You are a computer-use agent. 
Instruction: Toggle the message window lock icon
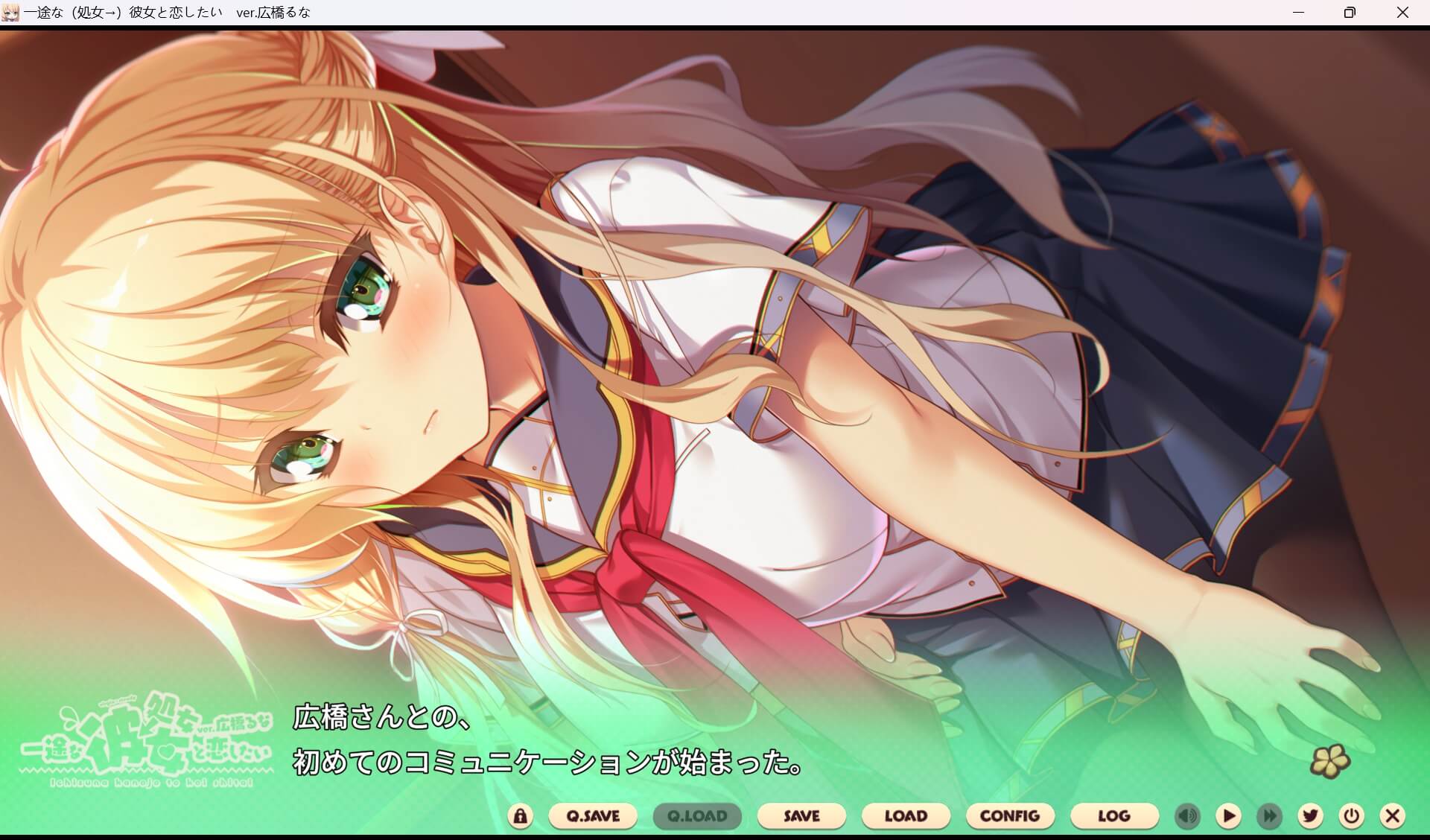click(520, 816)
